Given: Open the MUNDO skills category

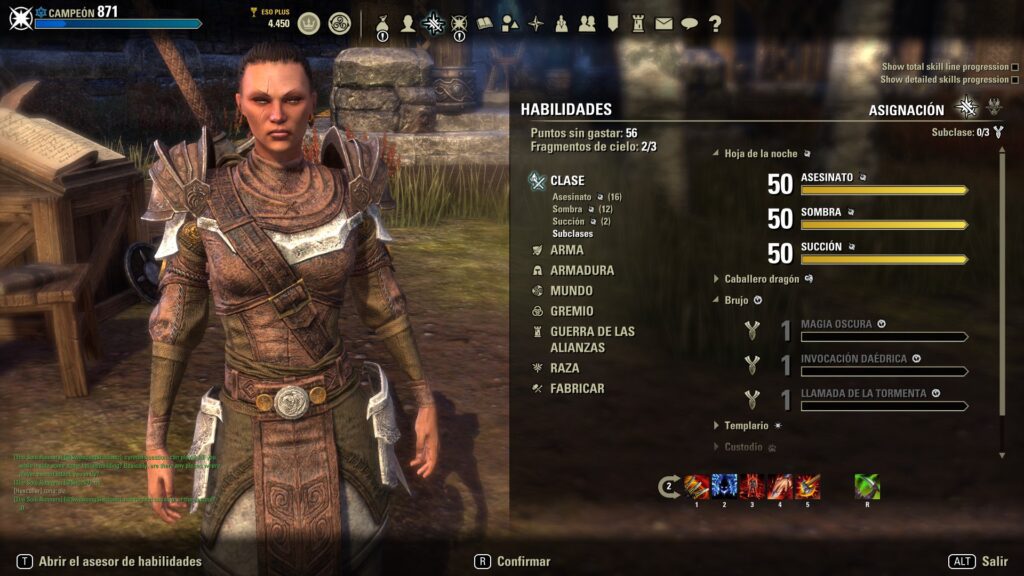Looking at the screenshot, I should click(x=571, y=291).
